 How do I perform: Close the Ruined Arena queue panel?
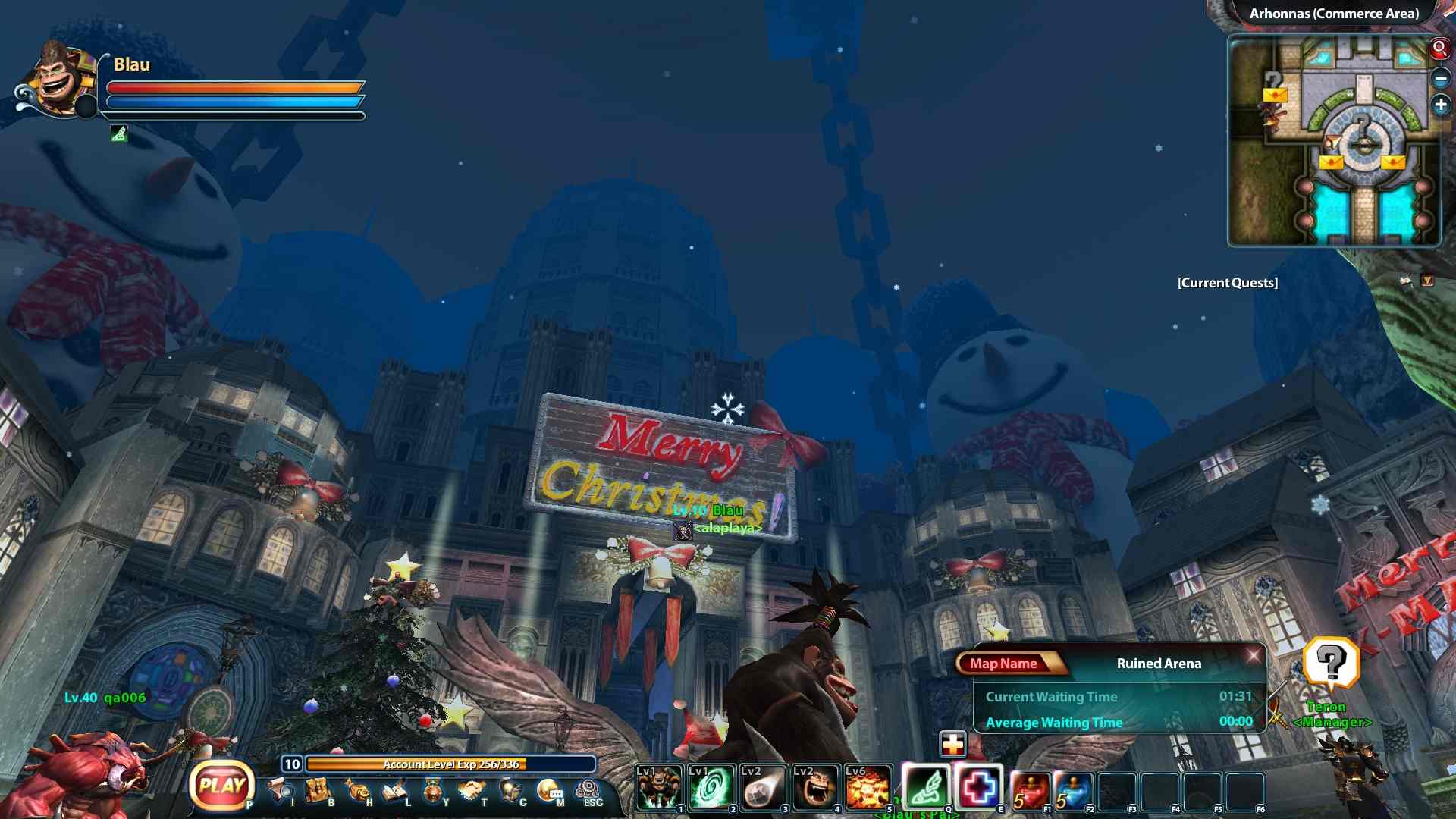click(1253, 654)
